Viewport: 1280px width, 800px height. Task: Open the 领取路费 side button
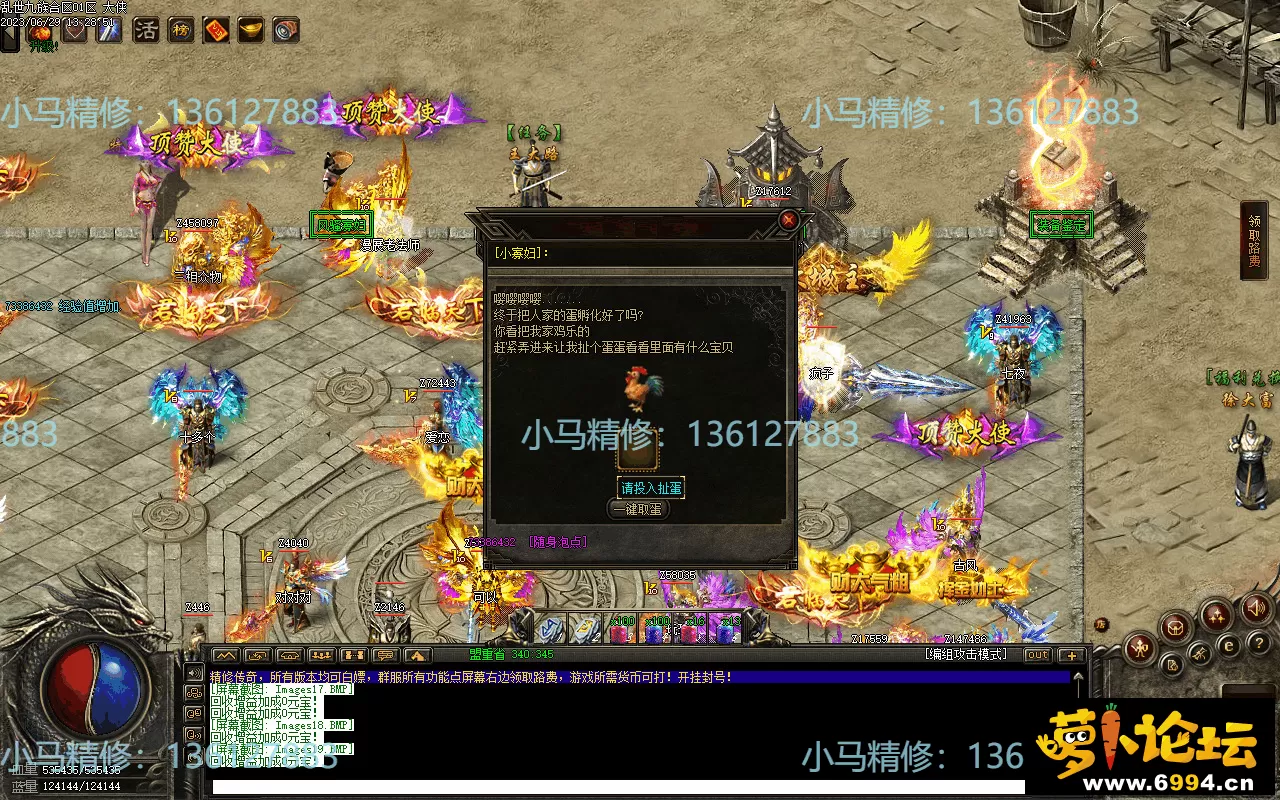pyautogui.click(x=1255, y=240)
